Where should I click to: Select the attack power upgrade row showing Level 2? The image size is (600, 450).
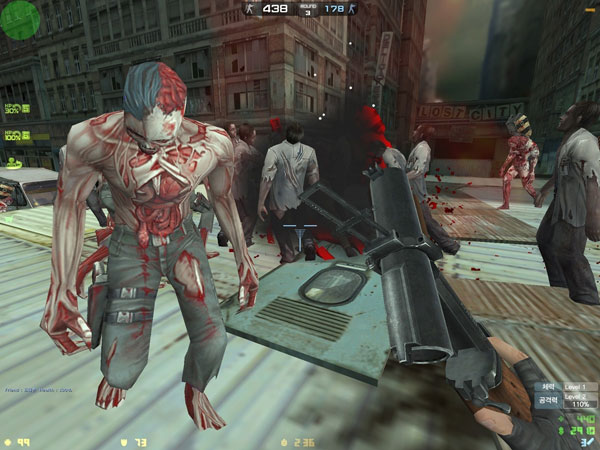560,398
